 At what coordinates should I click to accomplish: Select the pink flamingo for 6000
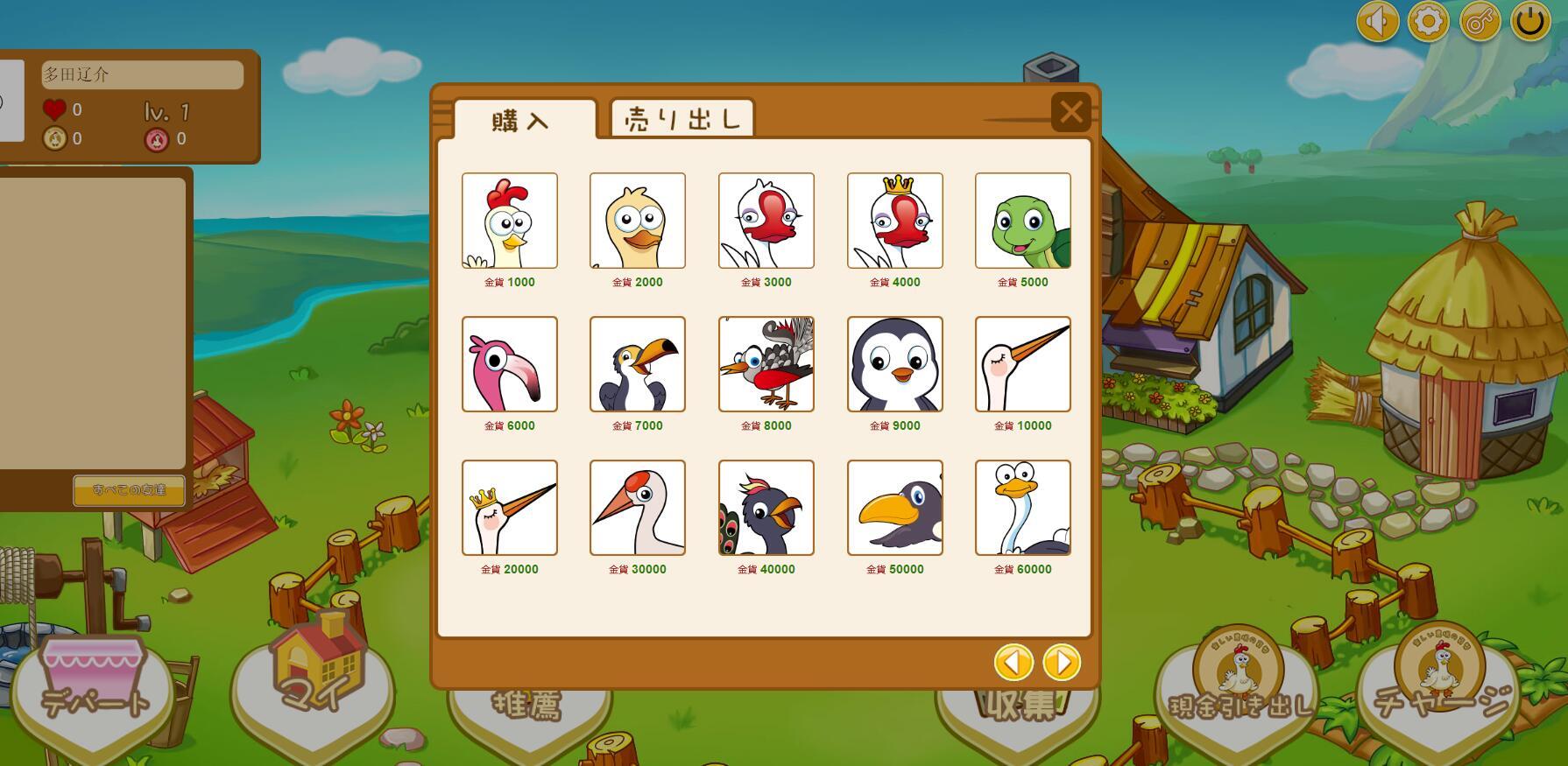[x=510, y=364]
